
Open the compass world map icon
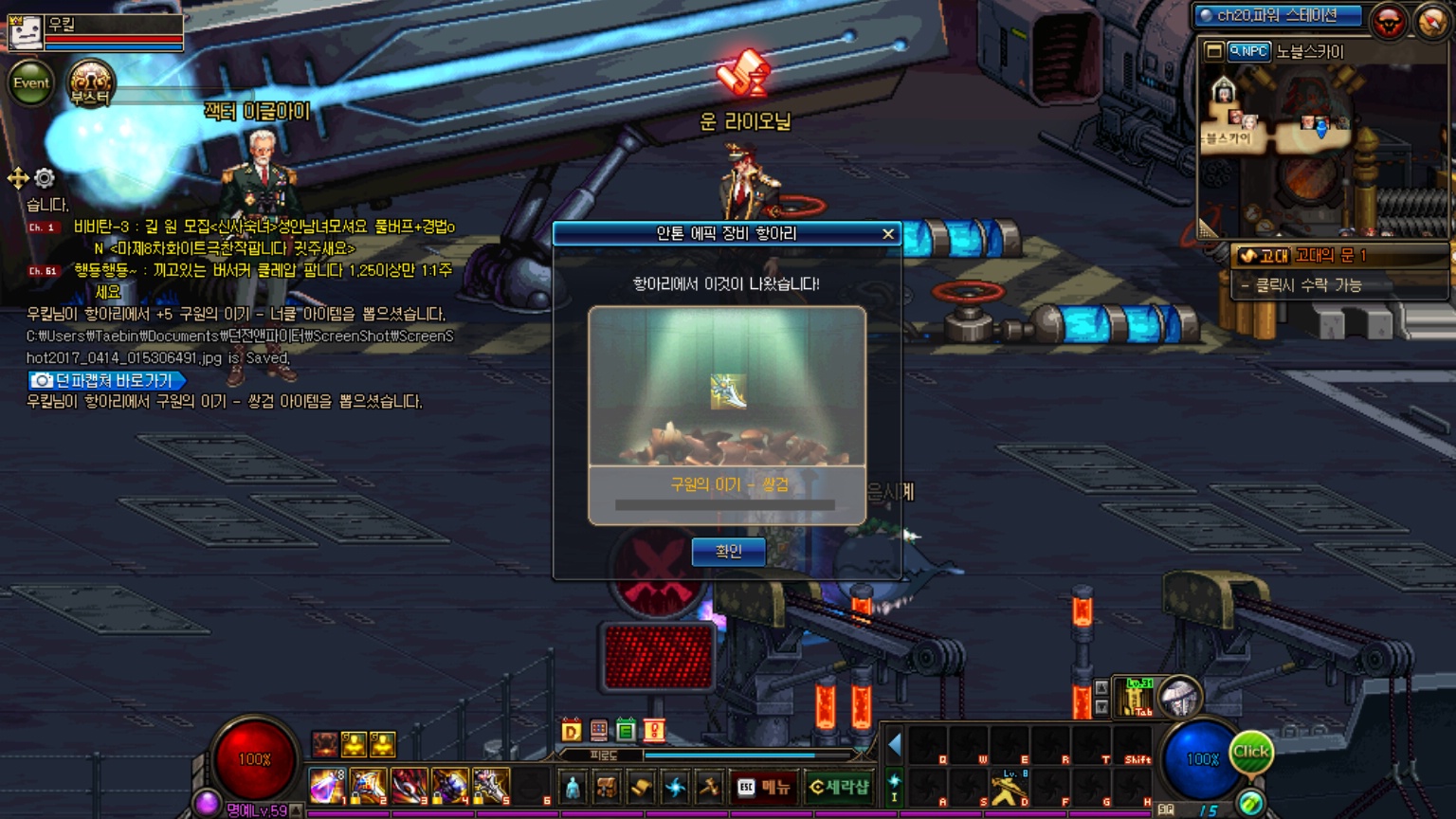point(1431,21)
